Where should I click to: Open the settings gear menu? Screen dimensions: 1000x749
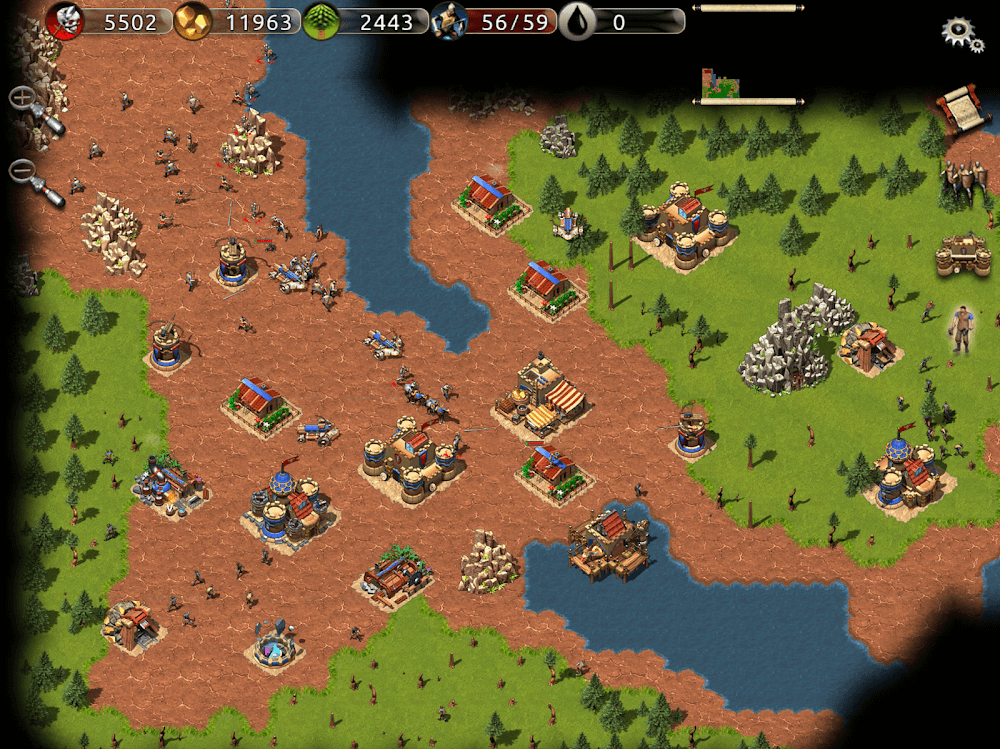962,32
